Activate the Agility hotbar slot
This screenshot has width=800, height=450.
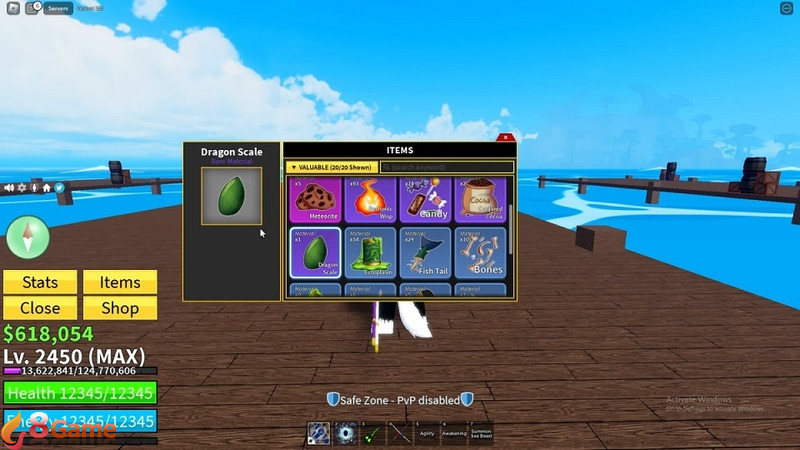pos(426,433)
